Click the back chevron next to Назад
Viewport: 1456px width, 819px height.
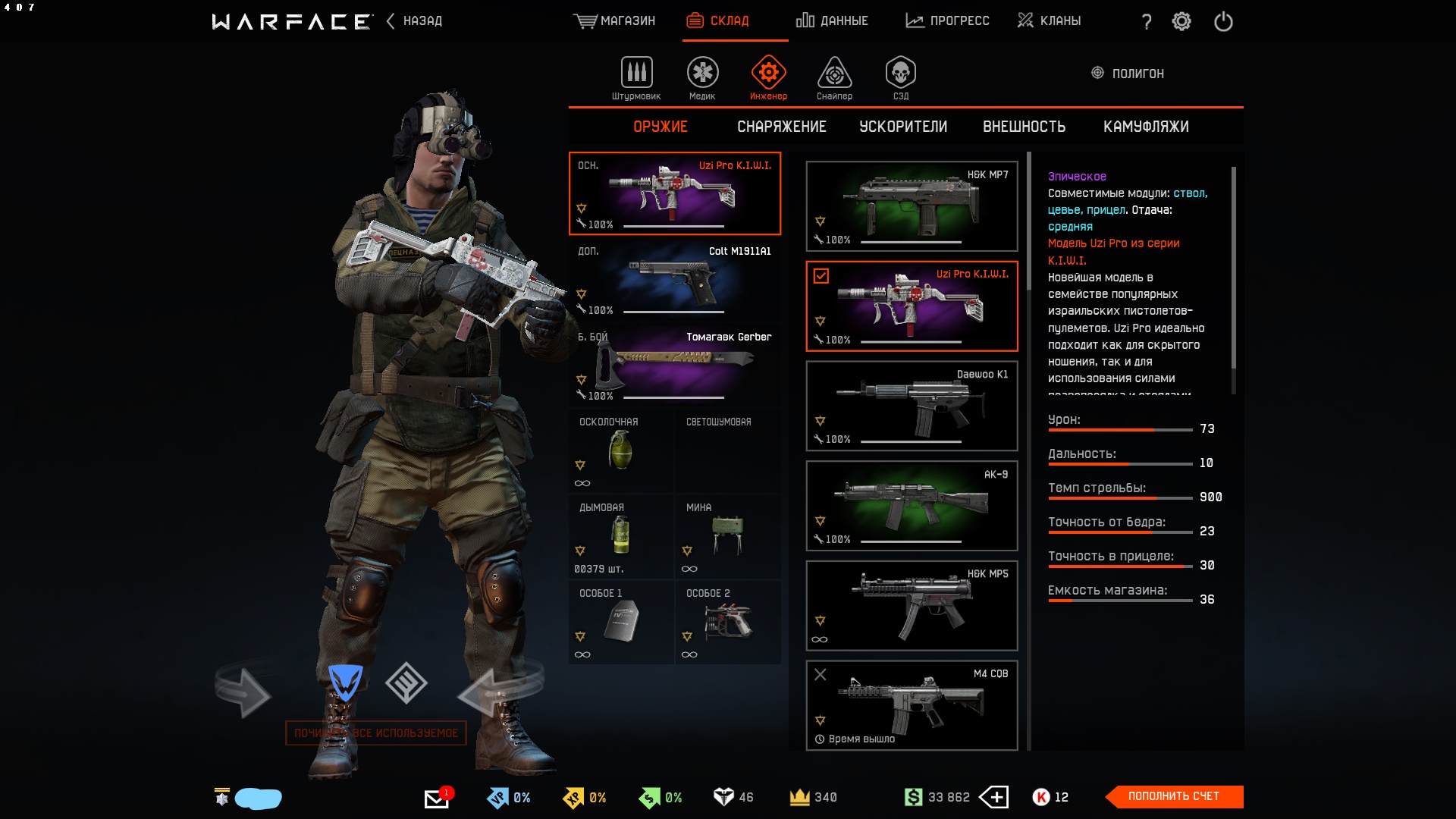pos(389,21)
